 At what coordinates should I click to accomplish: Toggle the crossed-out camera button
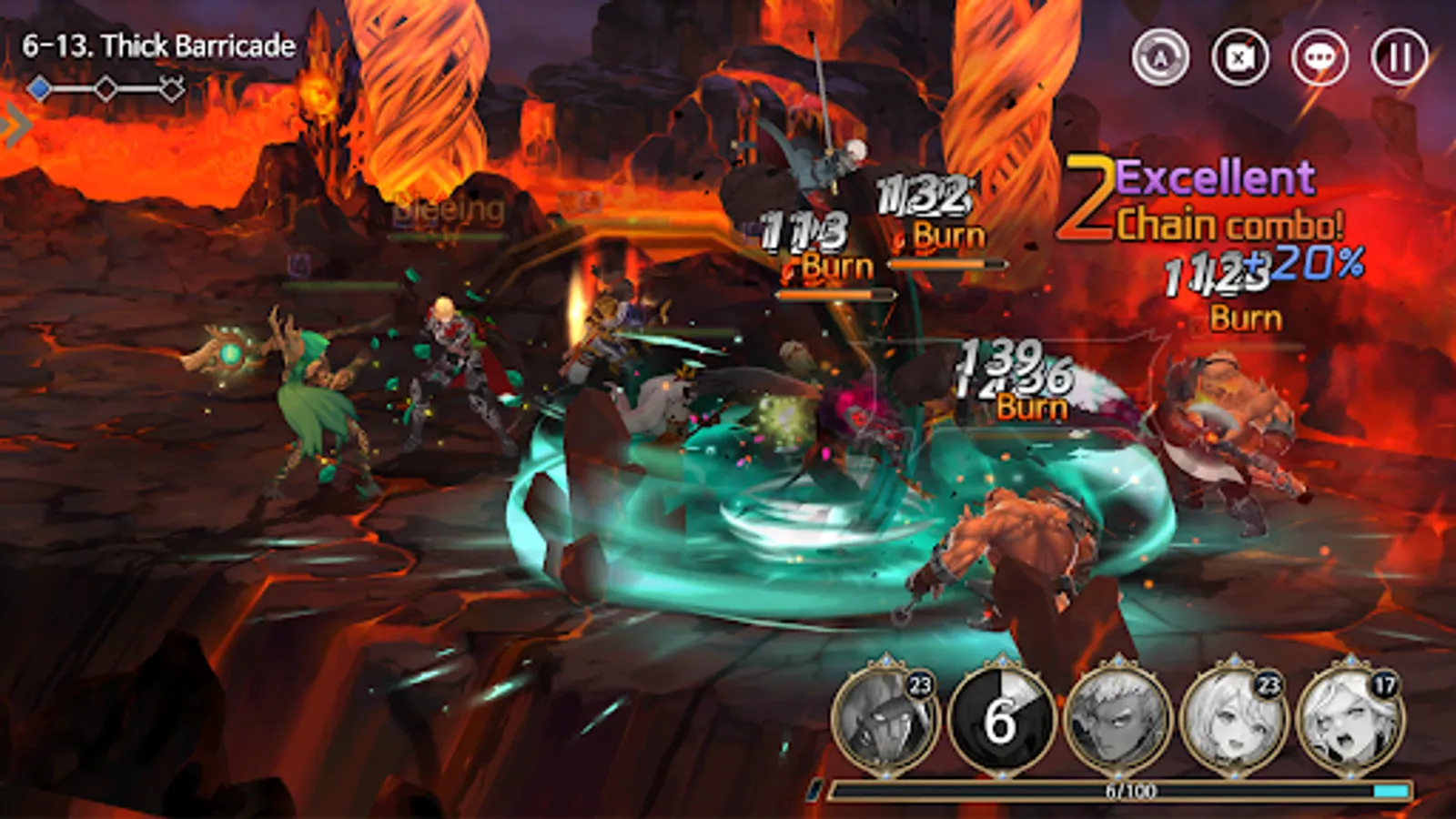pos(1240,57)
